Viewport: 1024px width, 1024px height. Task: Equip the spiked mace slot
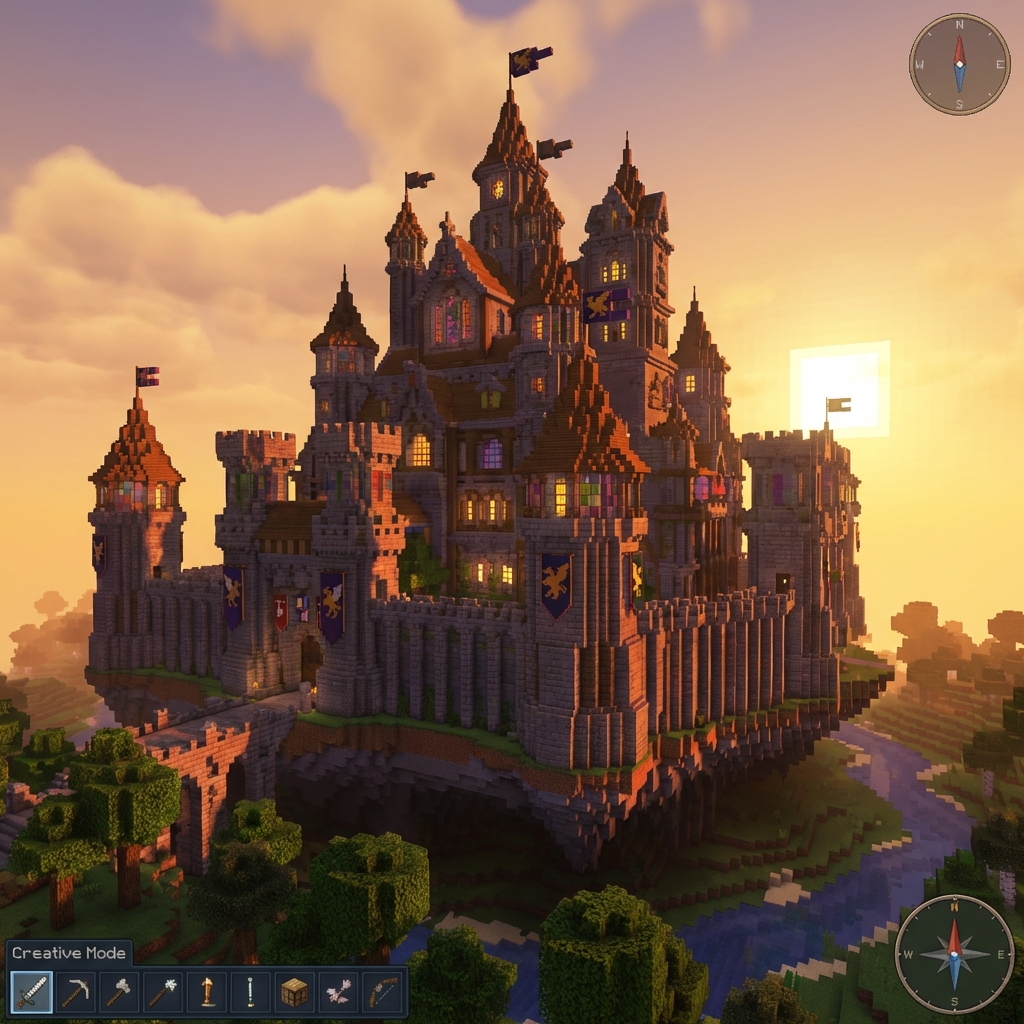click(163, 992)
